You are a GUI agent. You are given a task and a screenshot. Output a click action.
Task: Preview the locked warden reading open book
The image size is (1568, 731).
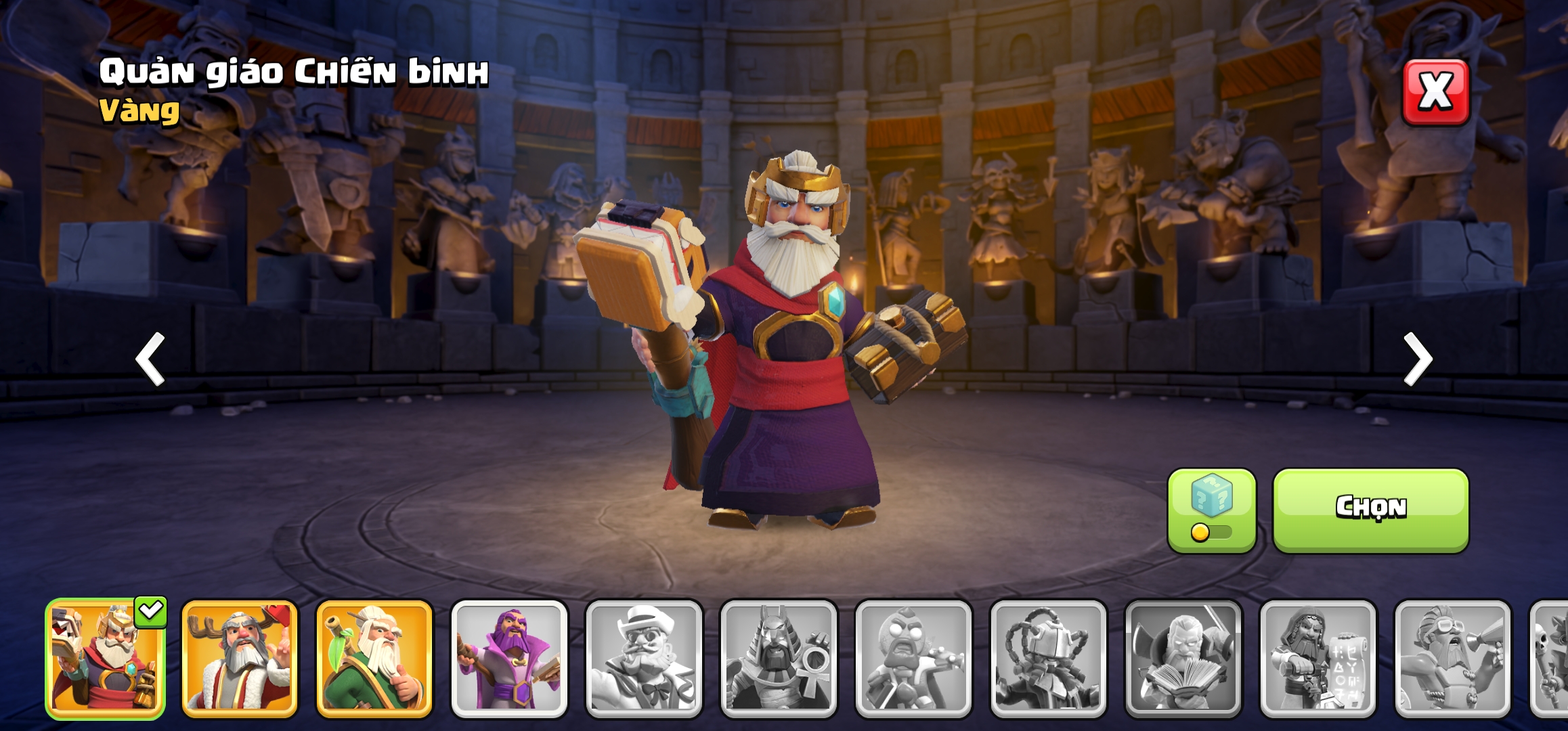1183,659
